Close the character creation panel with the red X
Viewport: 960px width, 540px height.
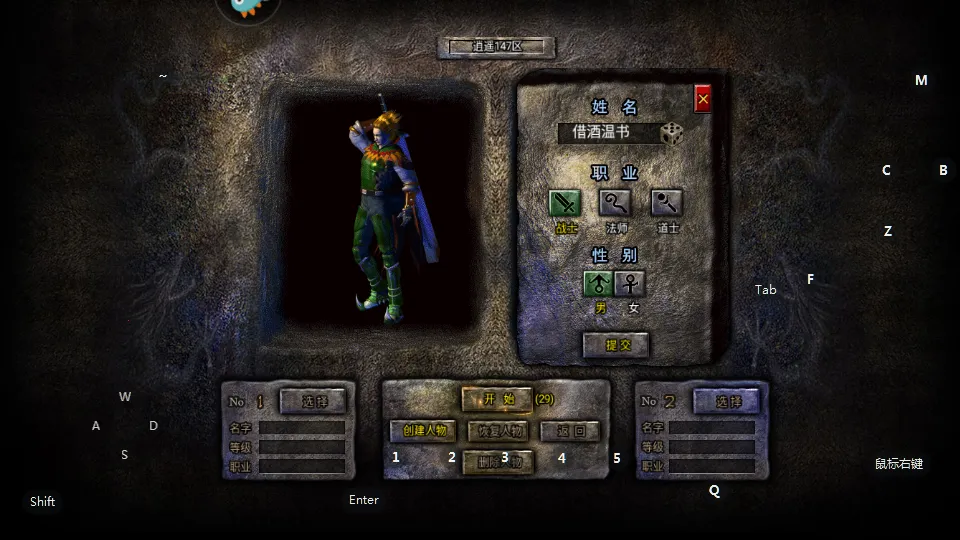[x=703, y=99]
